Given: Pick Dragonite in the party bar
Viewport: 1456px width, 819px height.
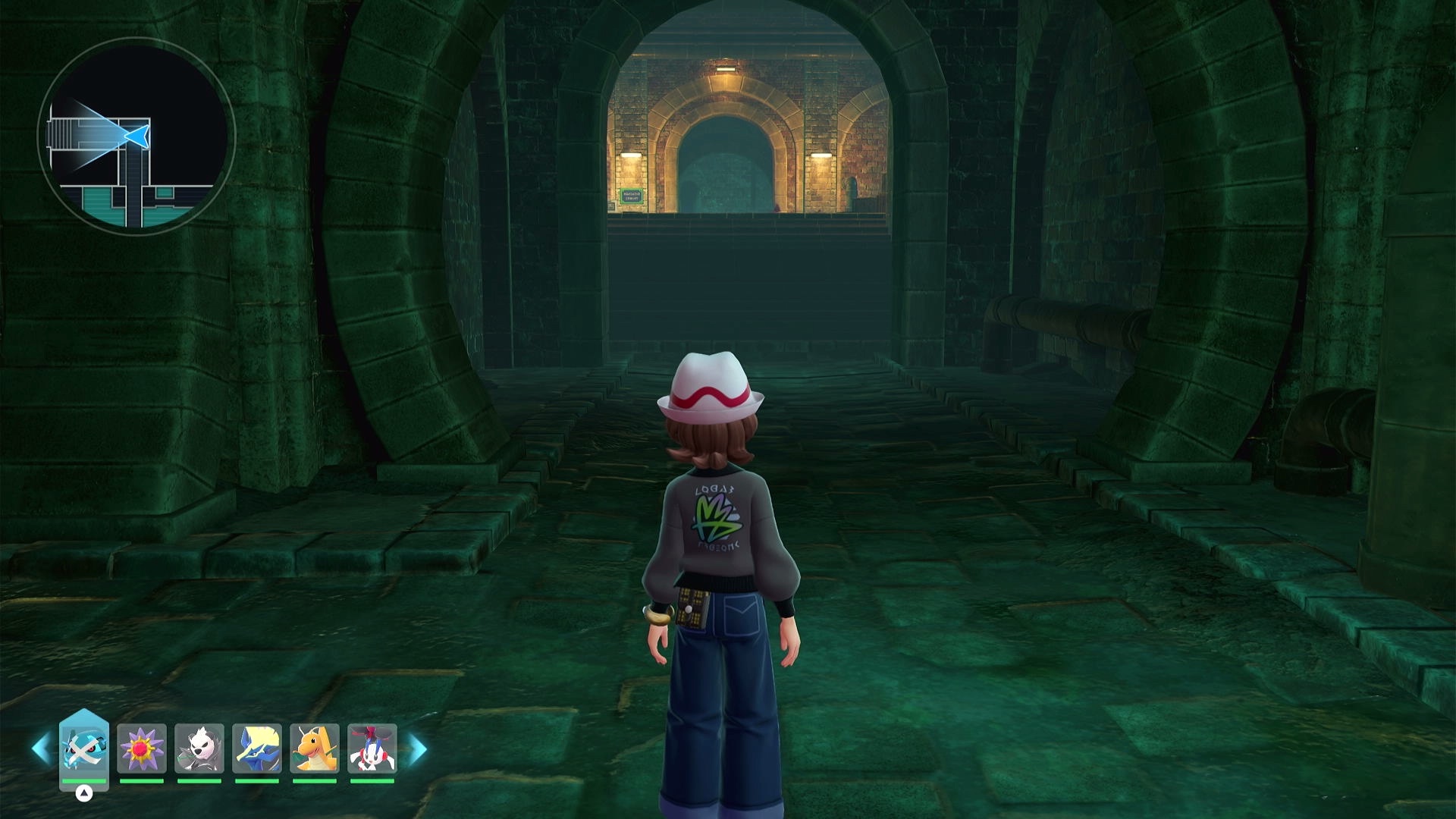Looking at the screenshot, I should (315, 748).
